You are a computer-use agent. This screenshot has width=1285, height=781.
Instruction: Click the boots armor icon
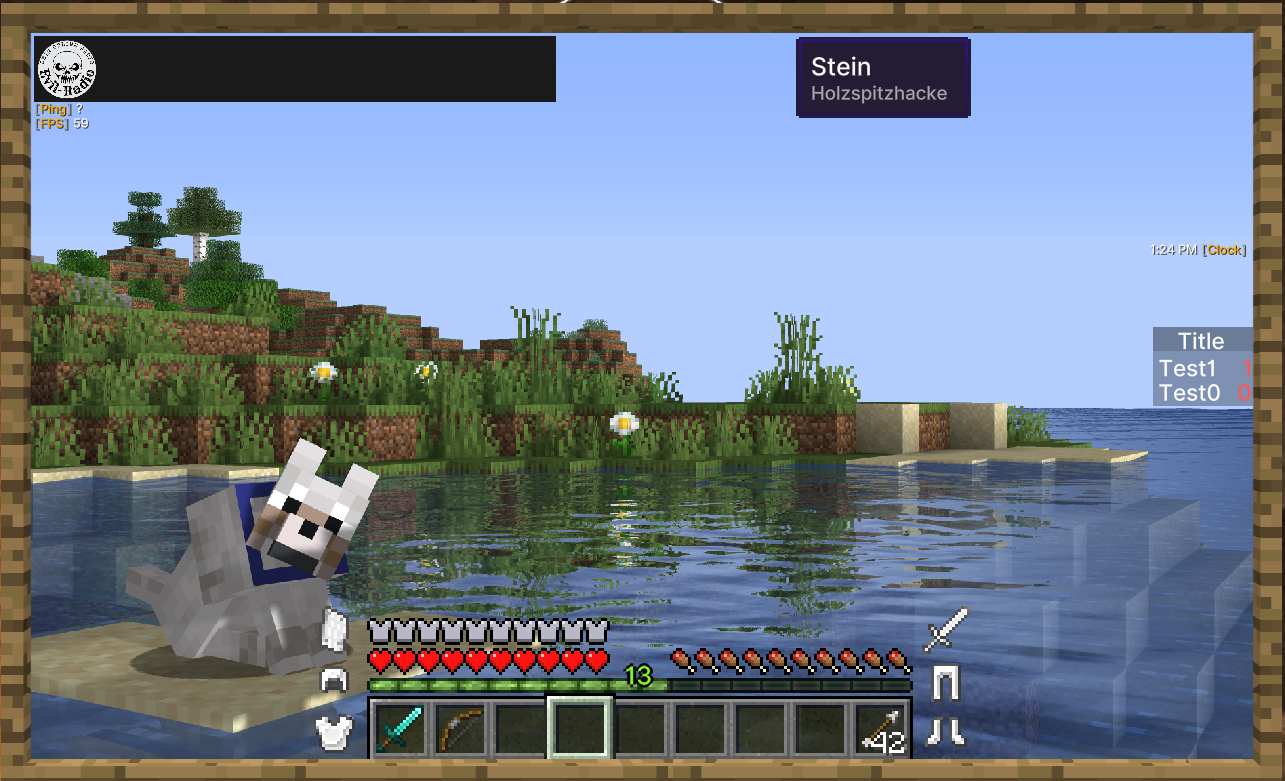pyautogui.click(x=945, y=731)
